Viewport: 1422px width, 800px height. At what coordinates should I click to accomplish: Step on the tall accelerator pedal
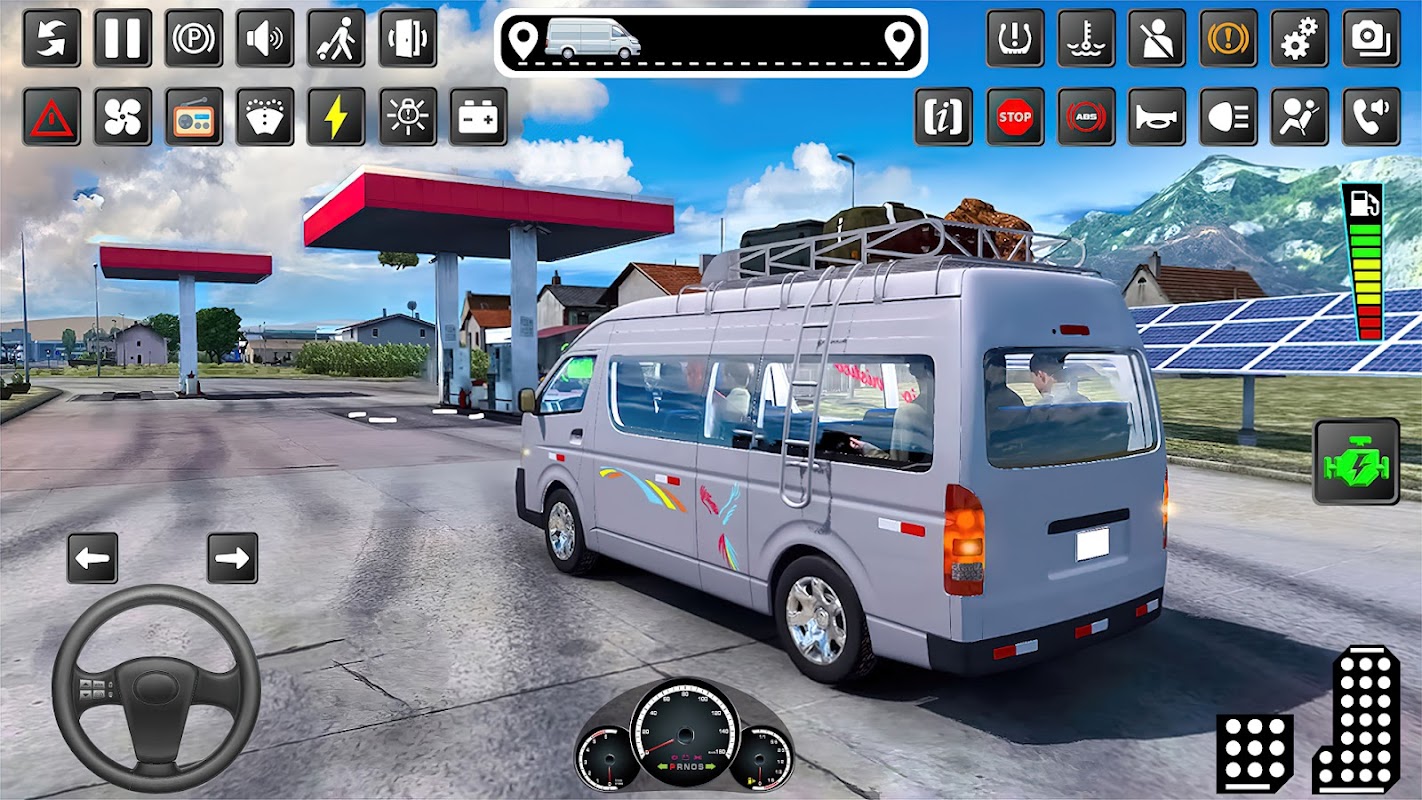[1357, 719]
